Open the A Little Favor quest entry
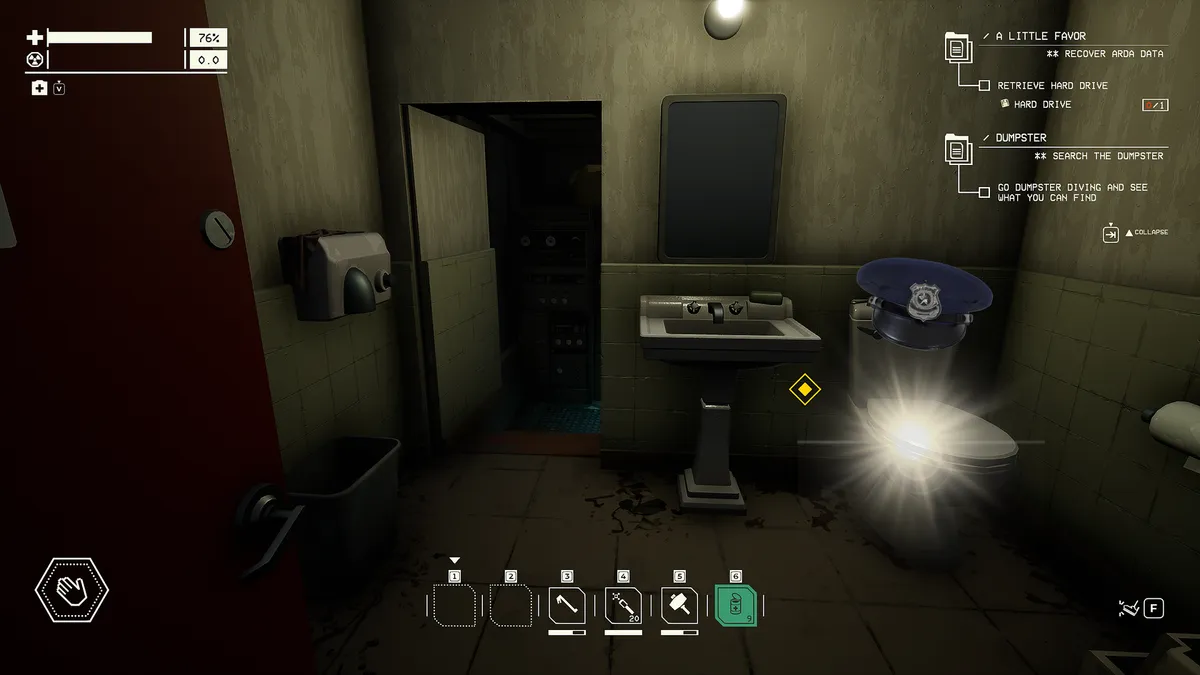The height and width of the screenshot is (675, 1200). 1033,36
